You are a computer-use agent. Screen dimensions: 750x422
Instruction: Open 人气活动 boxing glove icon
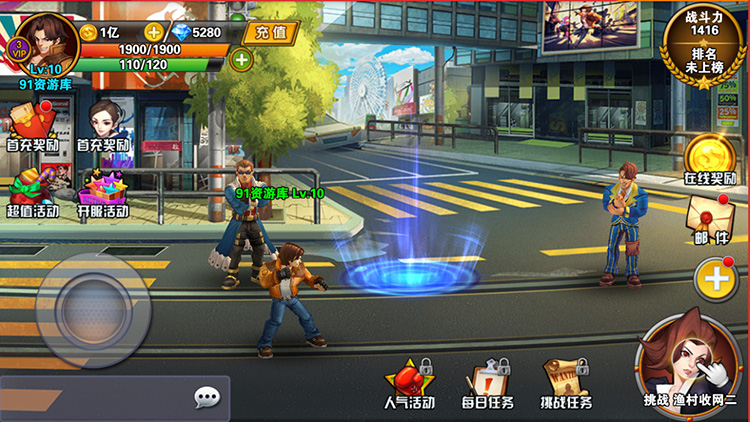(x=410, y=383)
